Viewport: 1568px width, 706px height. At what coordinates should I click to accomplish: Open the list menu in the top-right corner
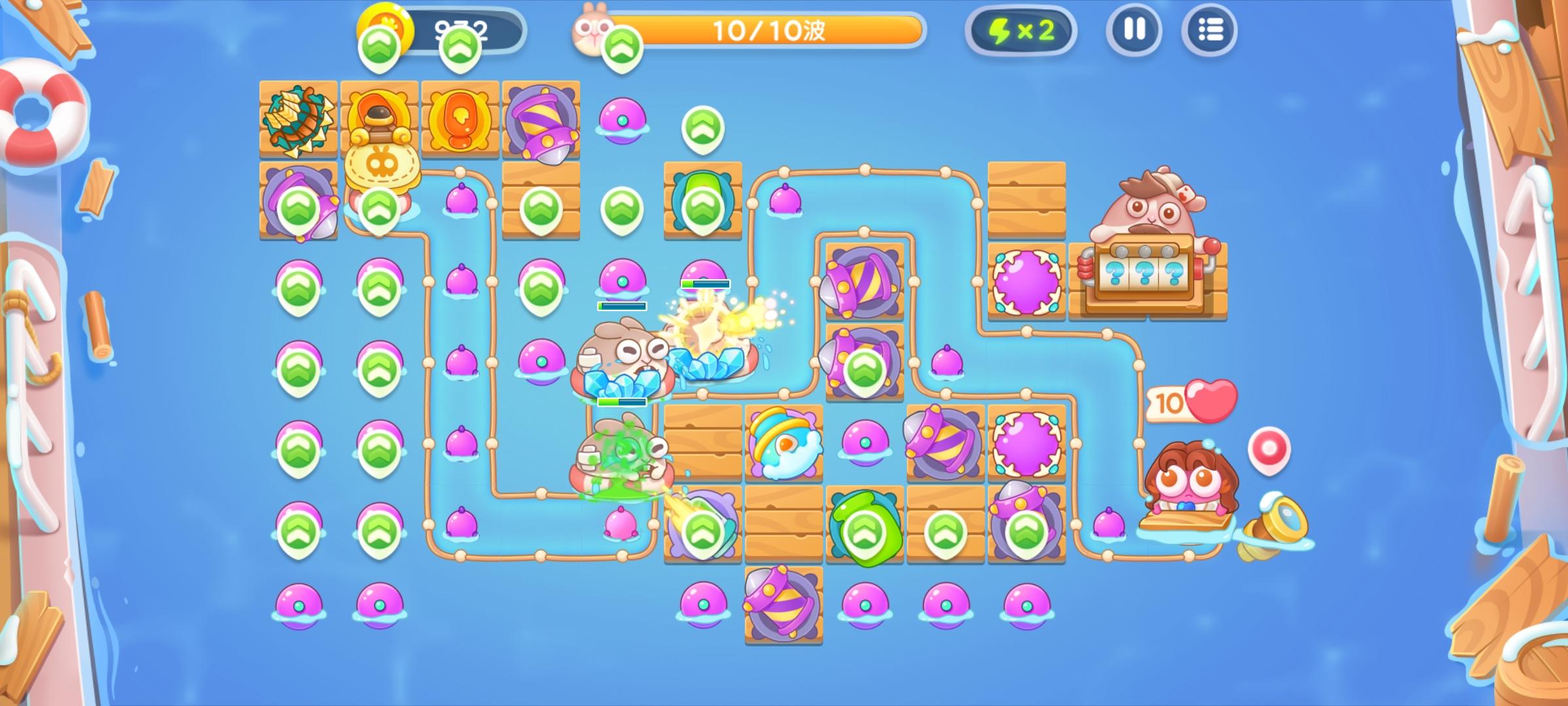tap(1210, 29)
